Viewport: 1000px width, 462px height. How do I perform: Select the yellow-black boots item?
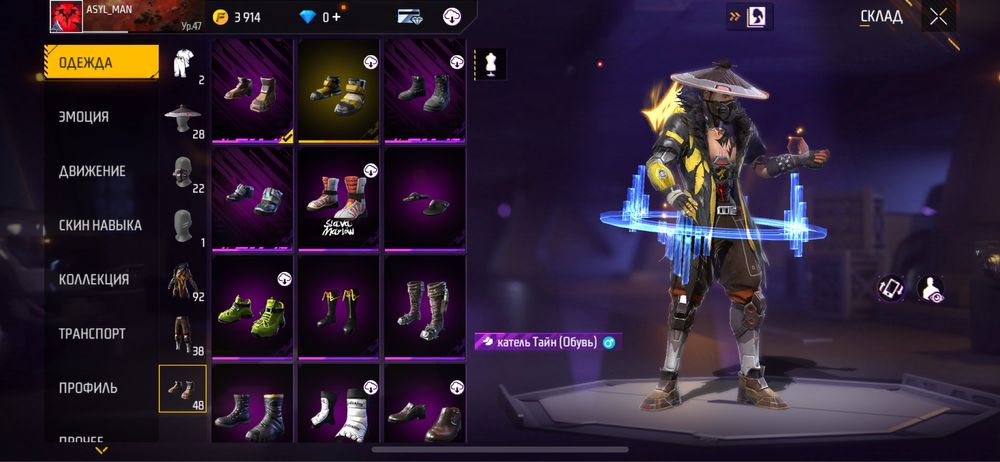338,89
